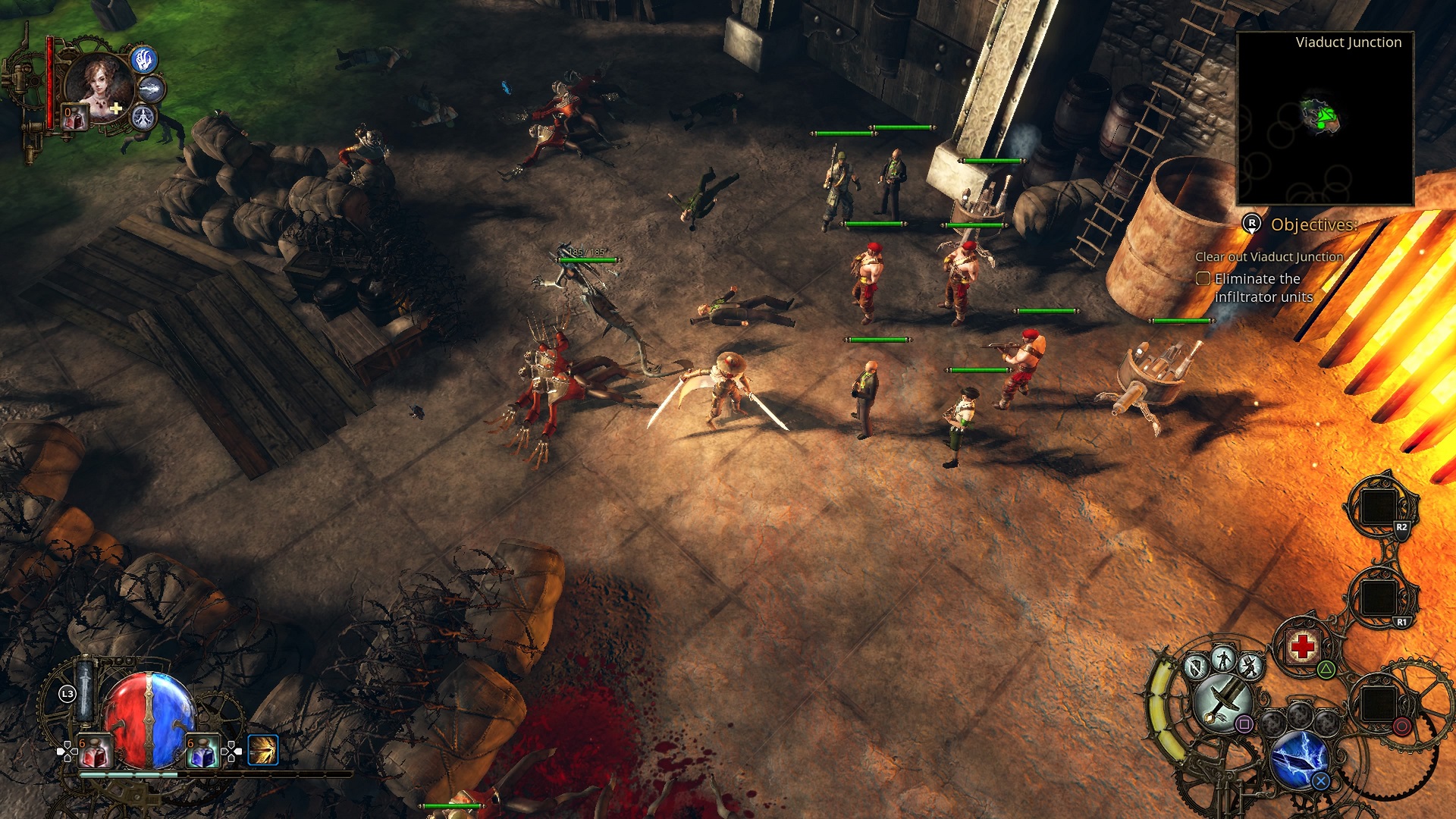Use the red cross healing skill
The image size is (1456, 819).
(1302, 647)
